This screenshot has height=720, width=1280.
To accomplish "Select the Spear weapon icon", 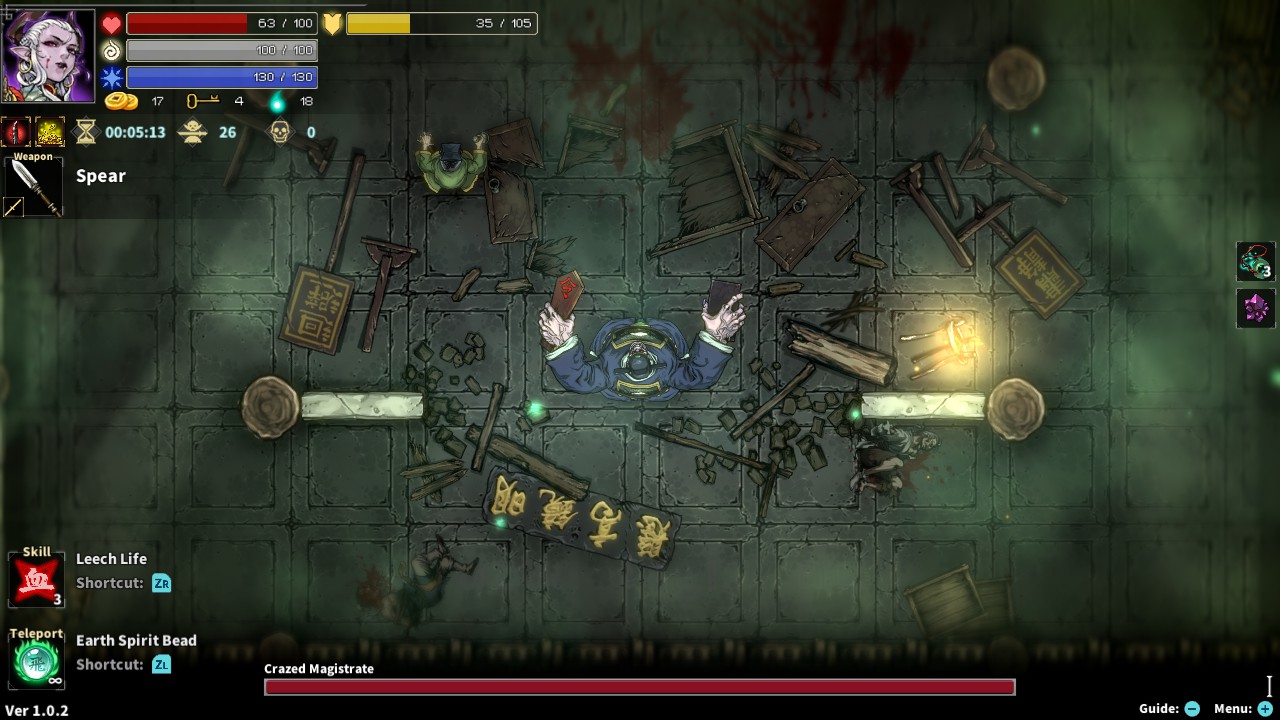I will tap(33, 185).
